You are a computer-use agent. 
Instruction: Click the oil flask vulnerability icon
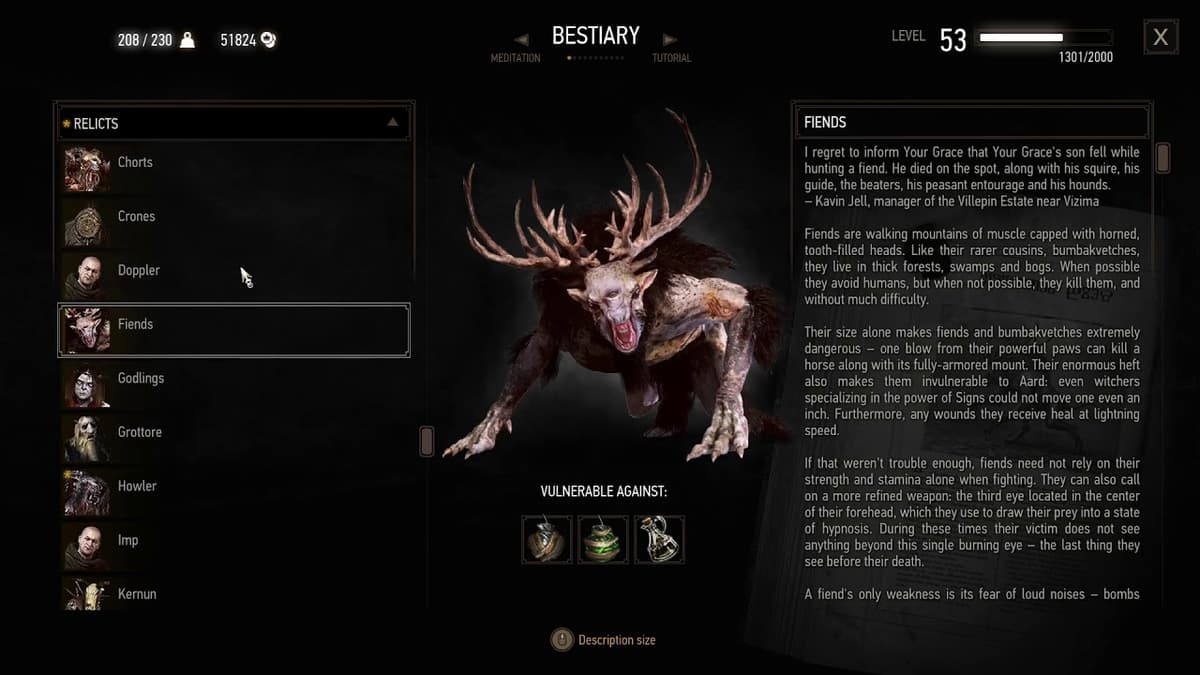click(x=659, y=540)
